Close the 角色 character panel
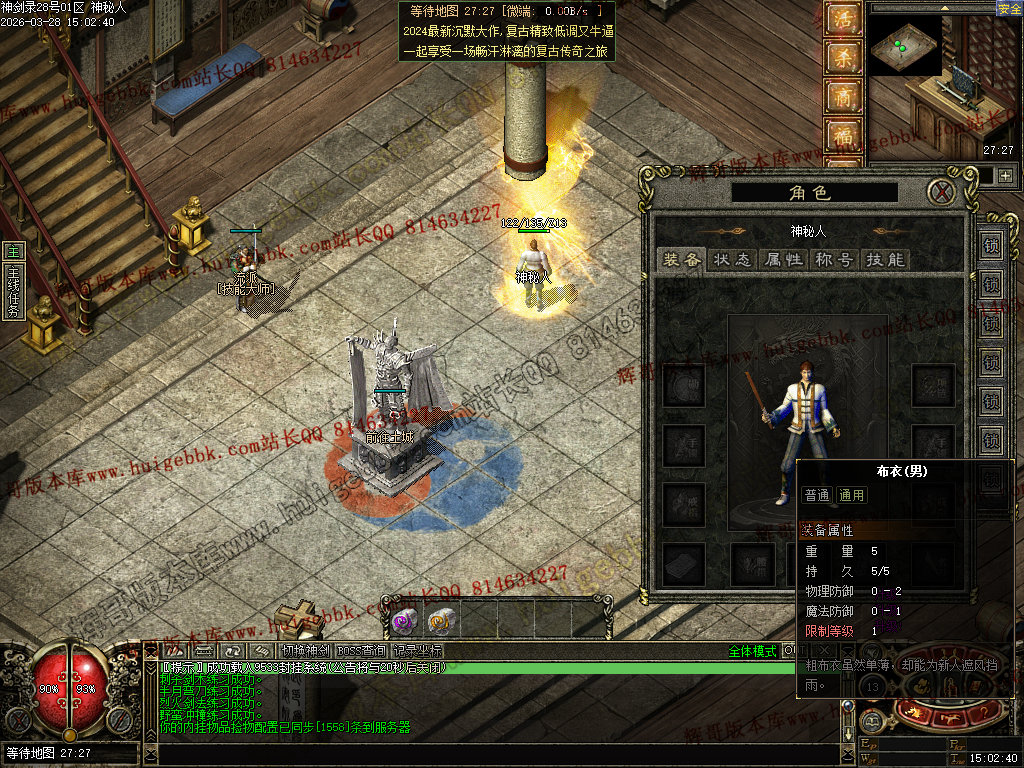 [x=940, y=191]
